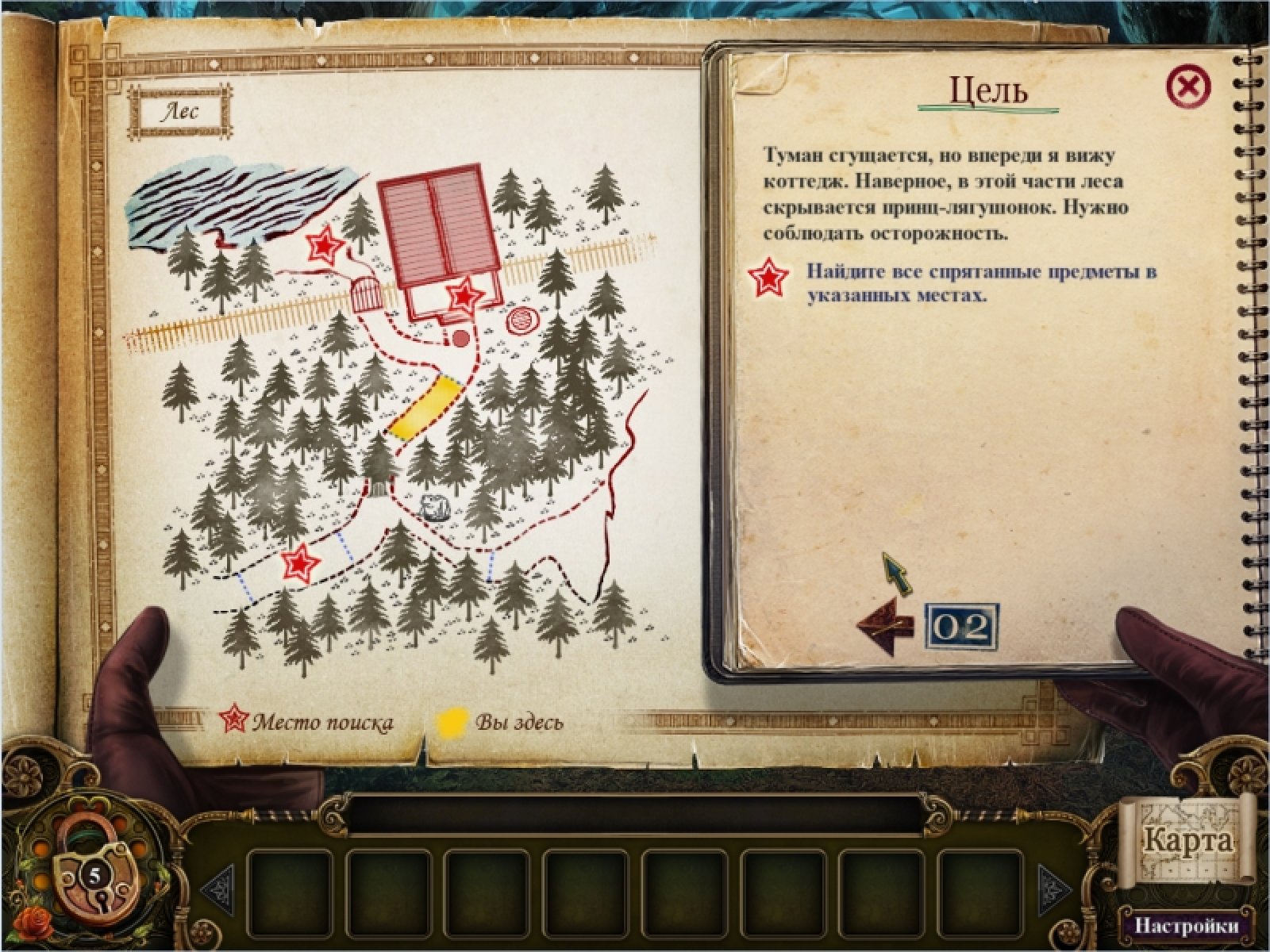The height and width of the screenshot is (952, 1270).
Task: Close the objective notebook with the red X
Action: [1188, 86]
